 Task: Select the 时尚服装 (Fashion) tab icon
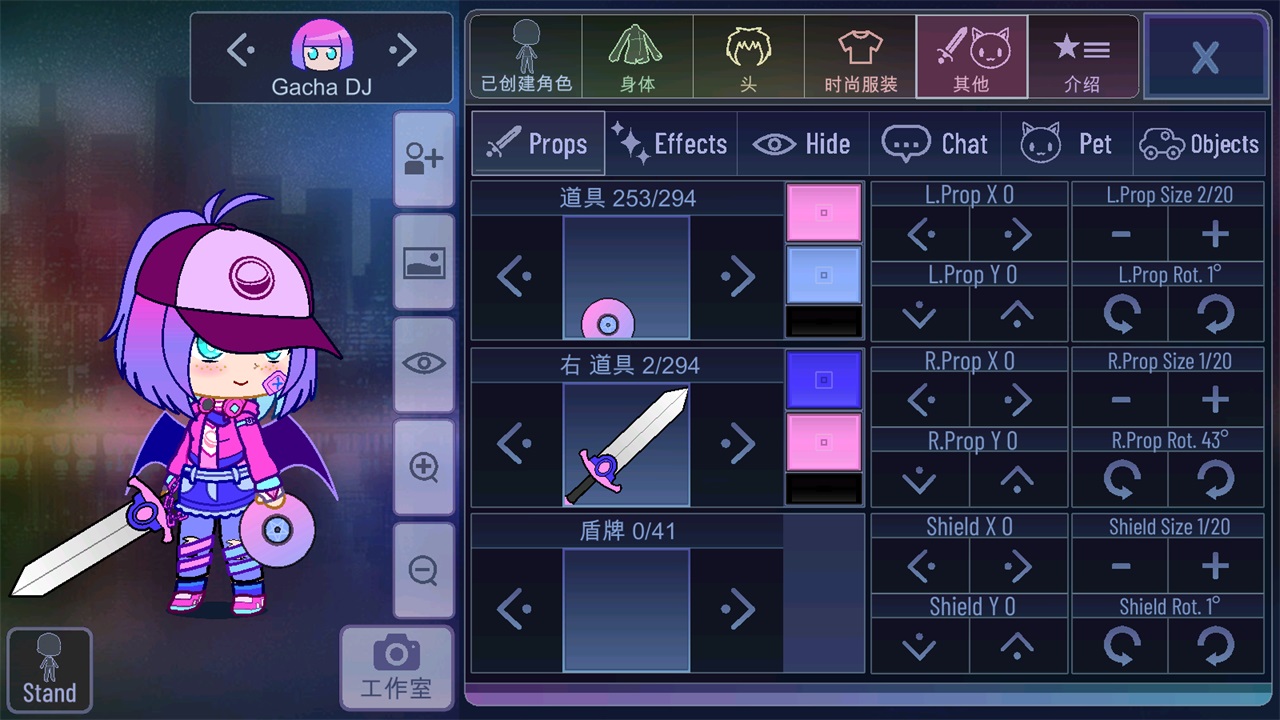coord(860,55)
